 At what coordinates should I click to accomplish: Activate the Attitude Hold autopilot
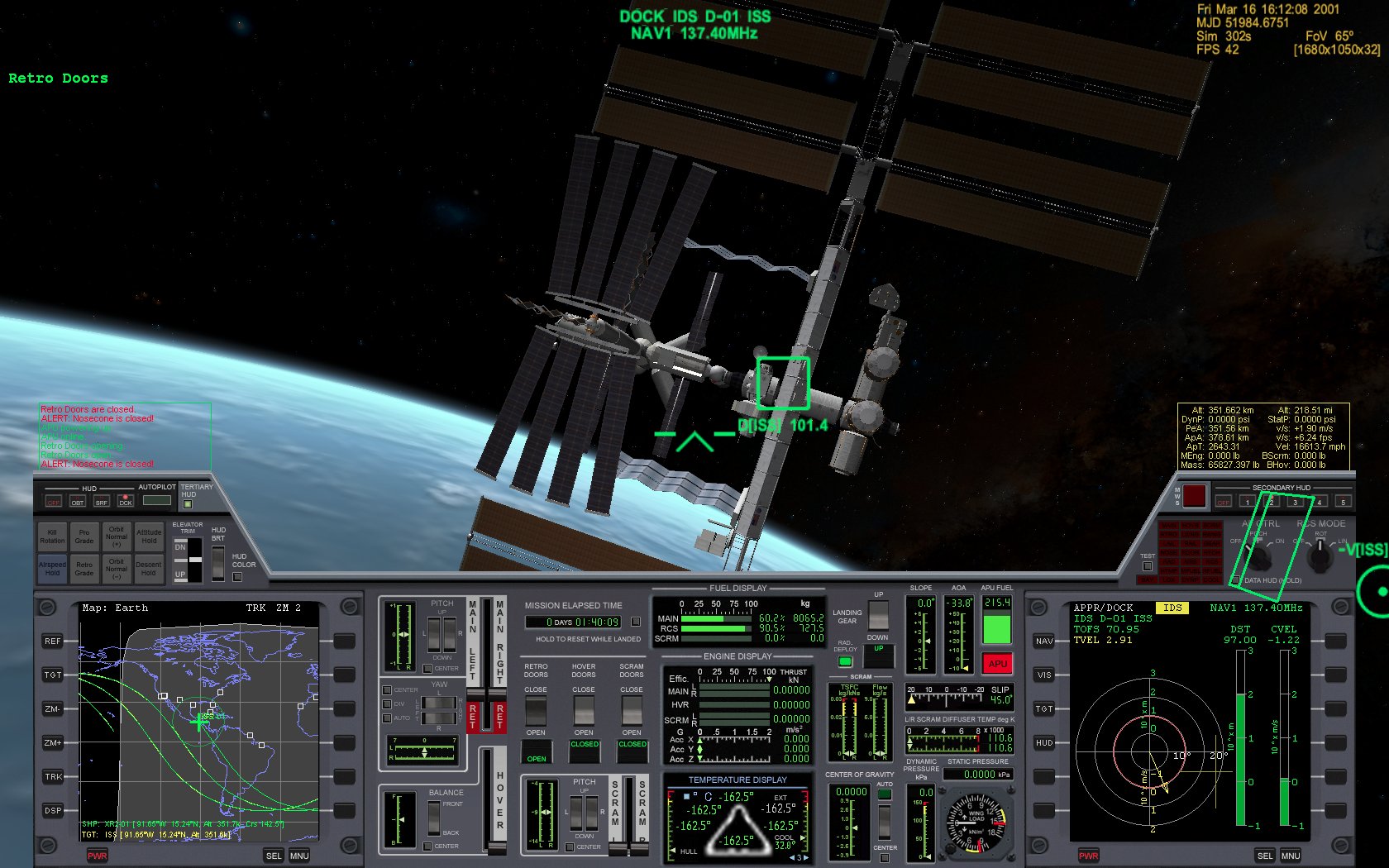149,537
